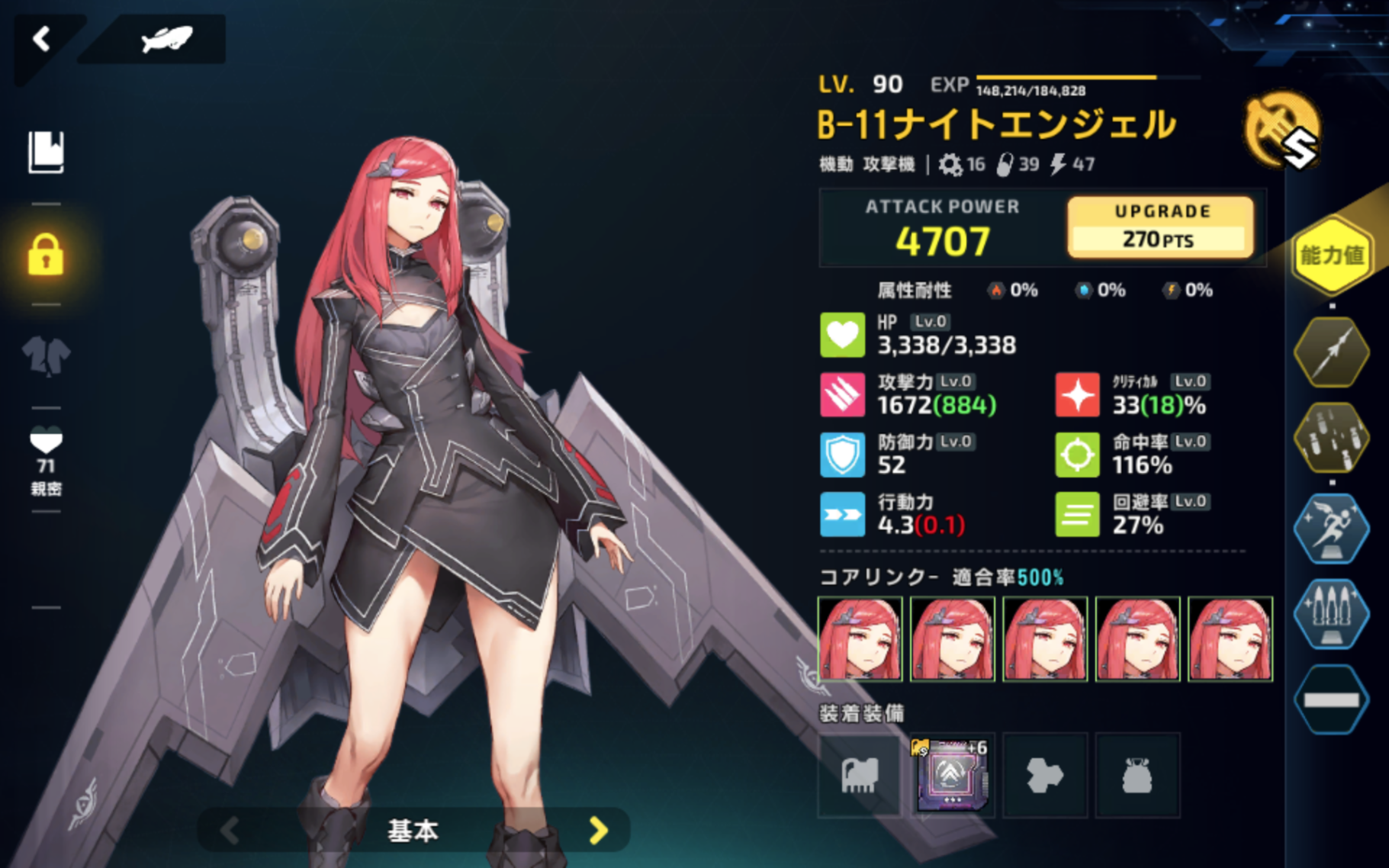Select the empty chip equipment slot
The height and width of the screenshot is (868, 1389).
click(860, 775)
